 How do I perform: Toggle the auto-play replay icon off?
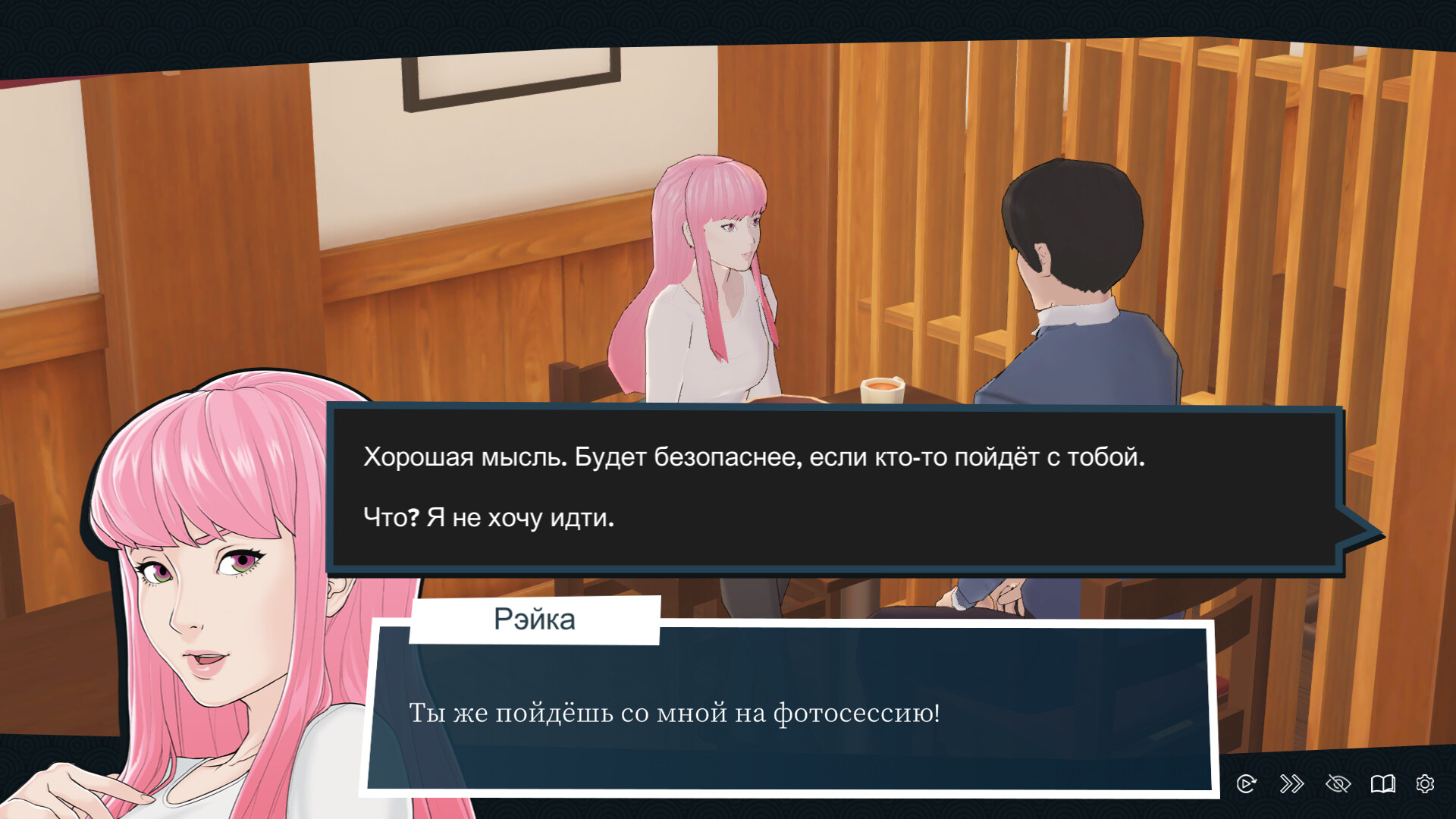(x=1247, y=785)
